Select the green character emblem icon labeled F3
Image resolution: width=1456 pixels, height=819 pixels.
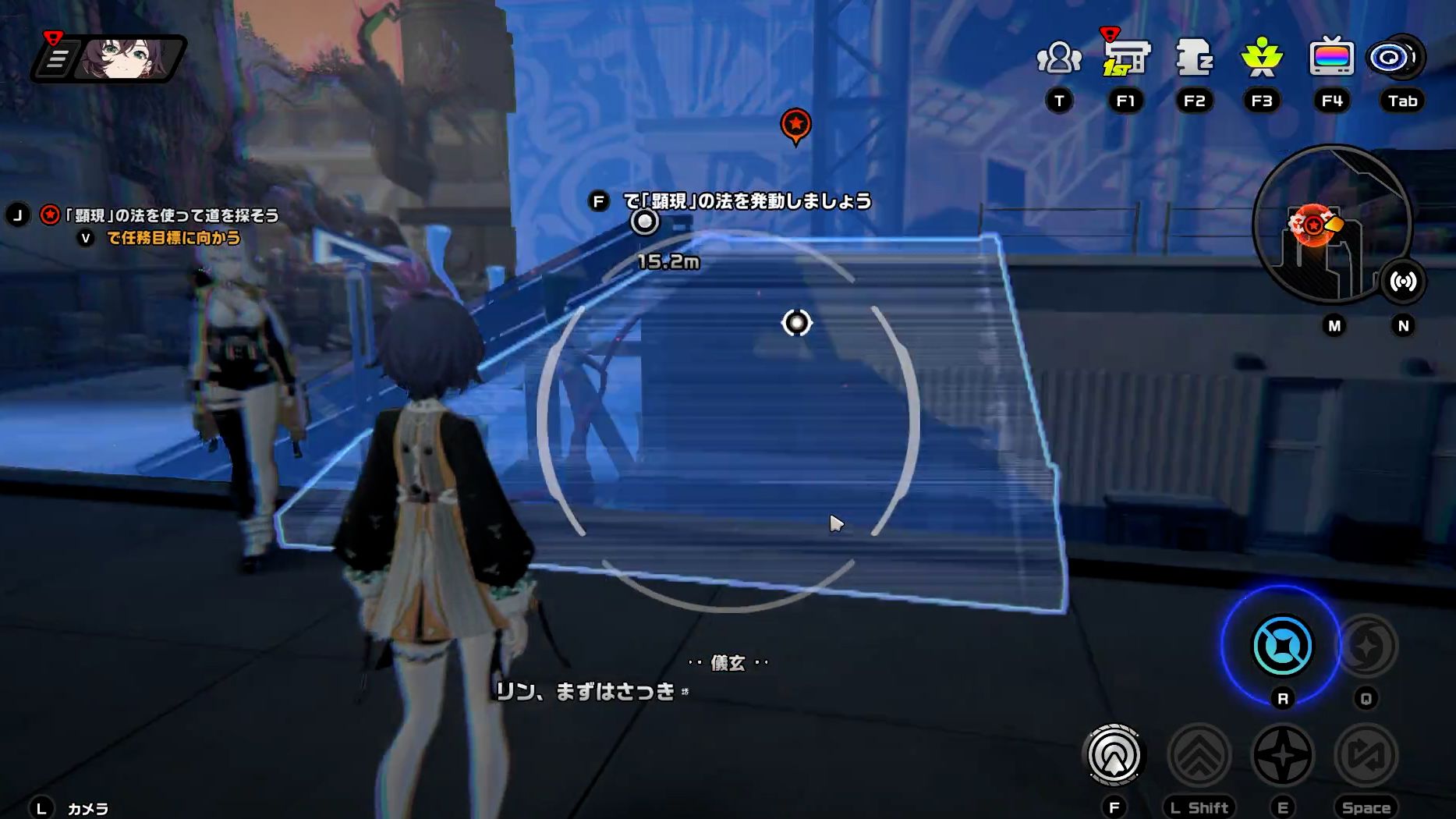[1261, 55]
